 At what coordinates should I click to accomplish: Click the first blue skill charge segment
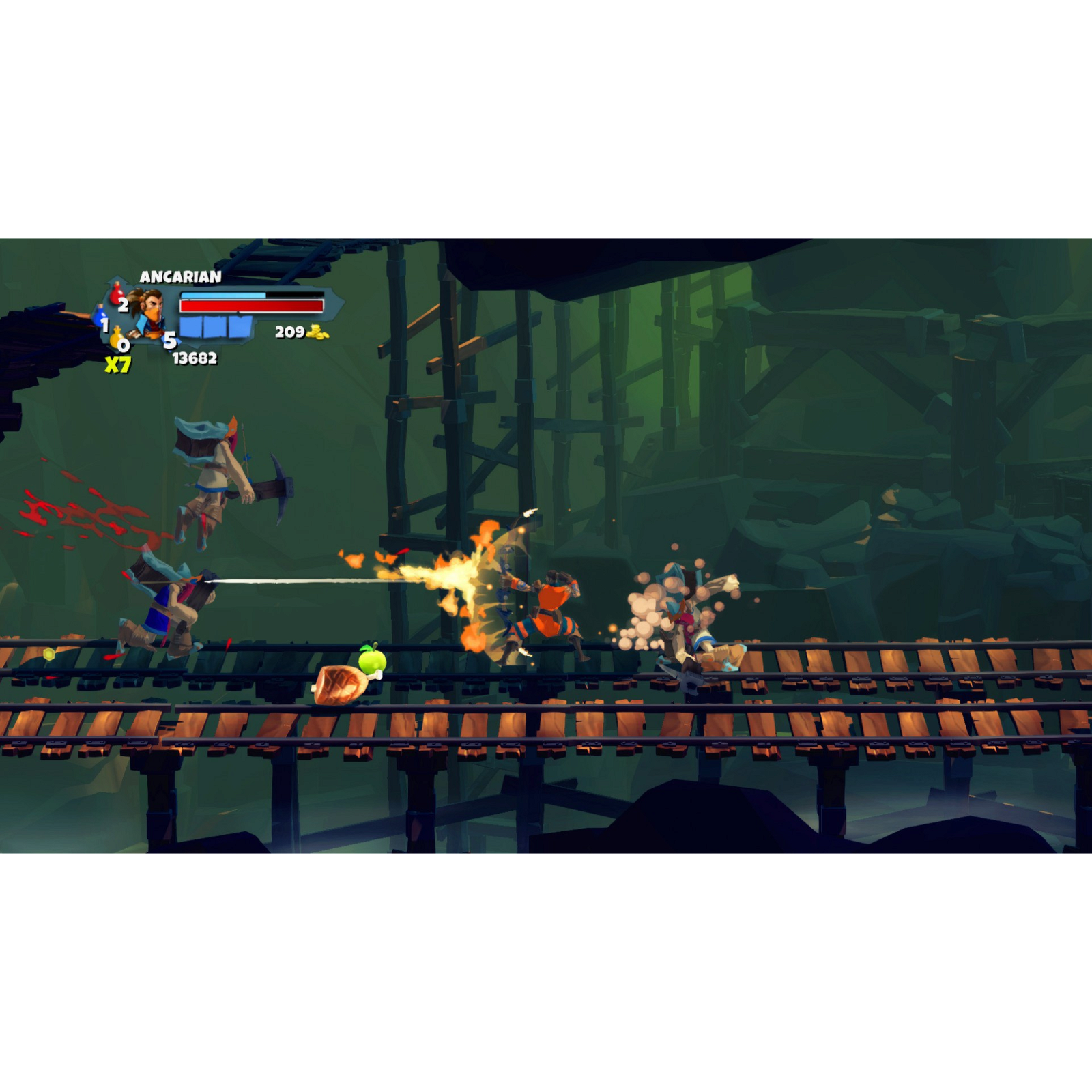(191, 326)
